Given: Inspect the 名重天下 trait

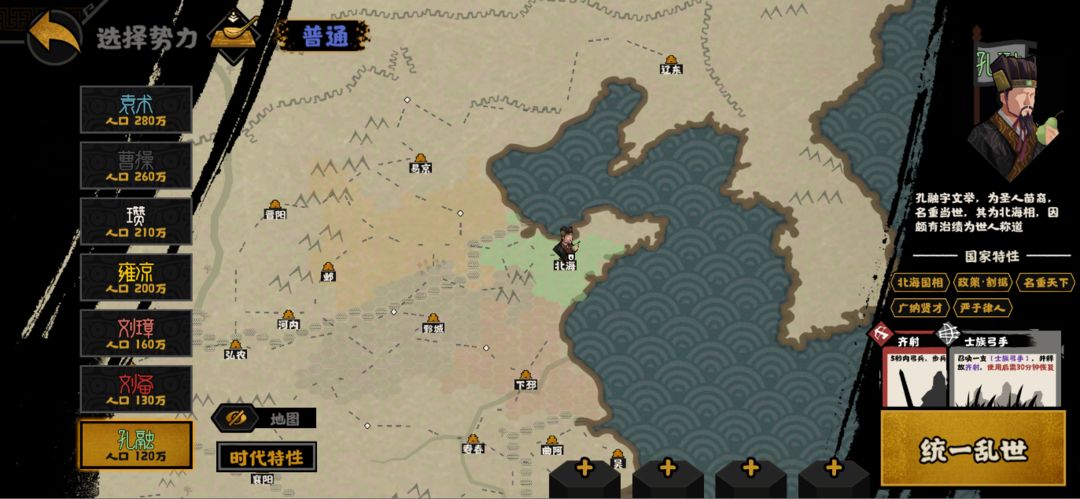Looking at the screenshot, I should (1043, 283).
